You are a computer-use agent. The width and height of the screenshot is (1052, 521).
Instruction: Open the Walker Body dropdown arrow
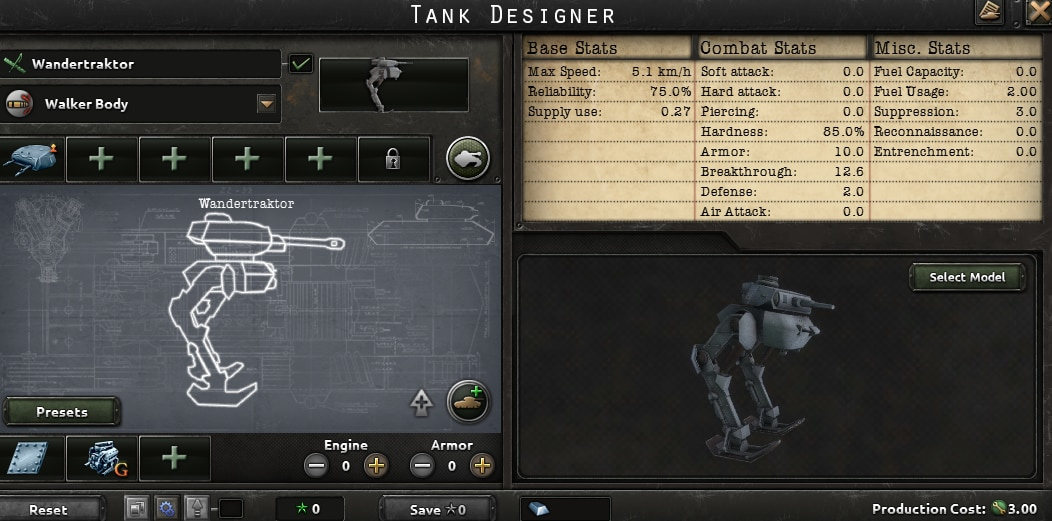(266, 103)
